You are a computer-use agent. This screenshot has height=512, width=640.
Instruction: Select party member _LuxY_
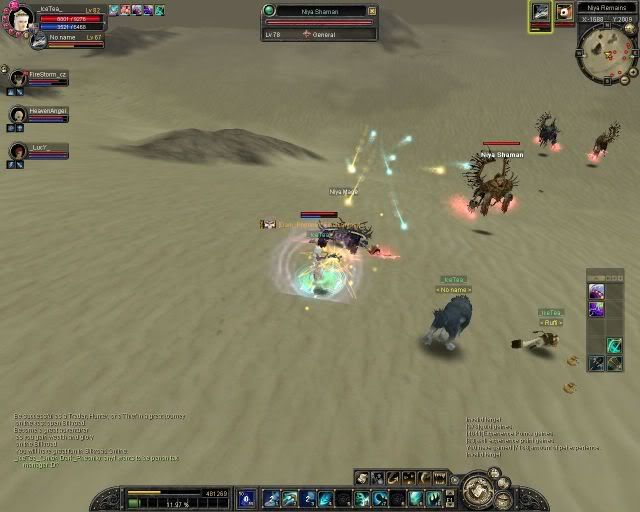[18, 151]
